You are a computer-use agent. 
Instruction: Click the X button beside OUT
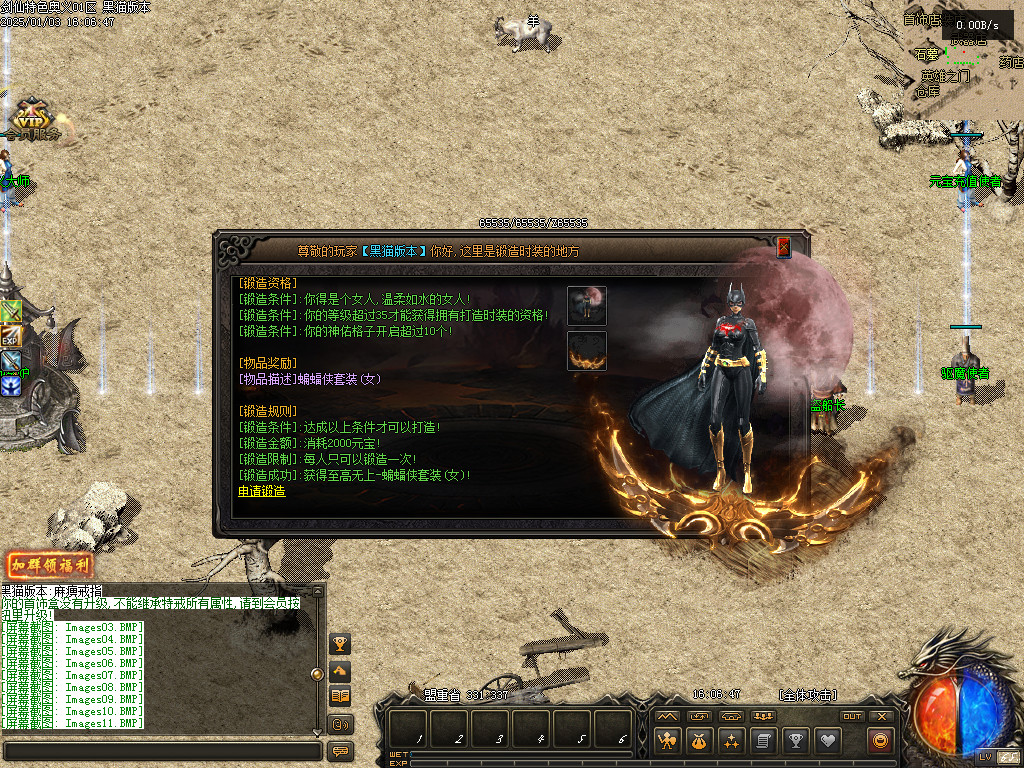tap(881, 716)
